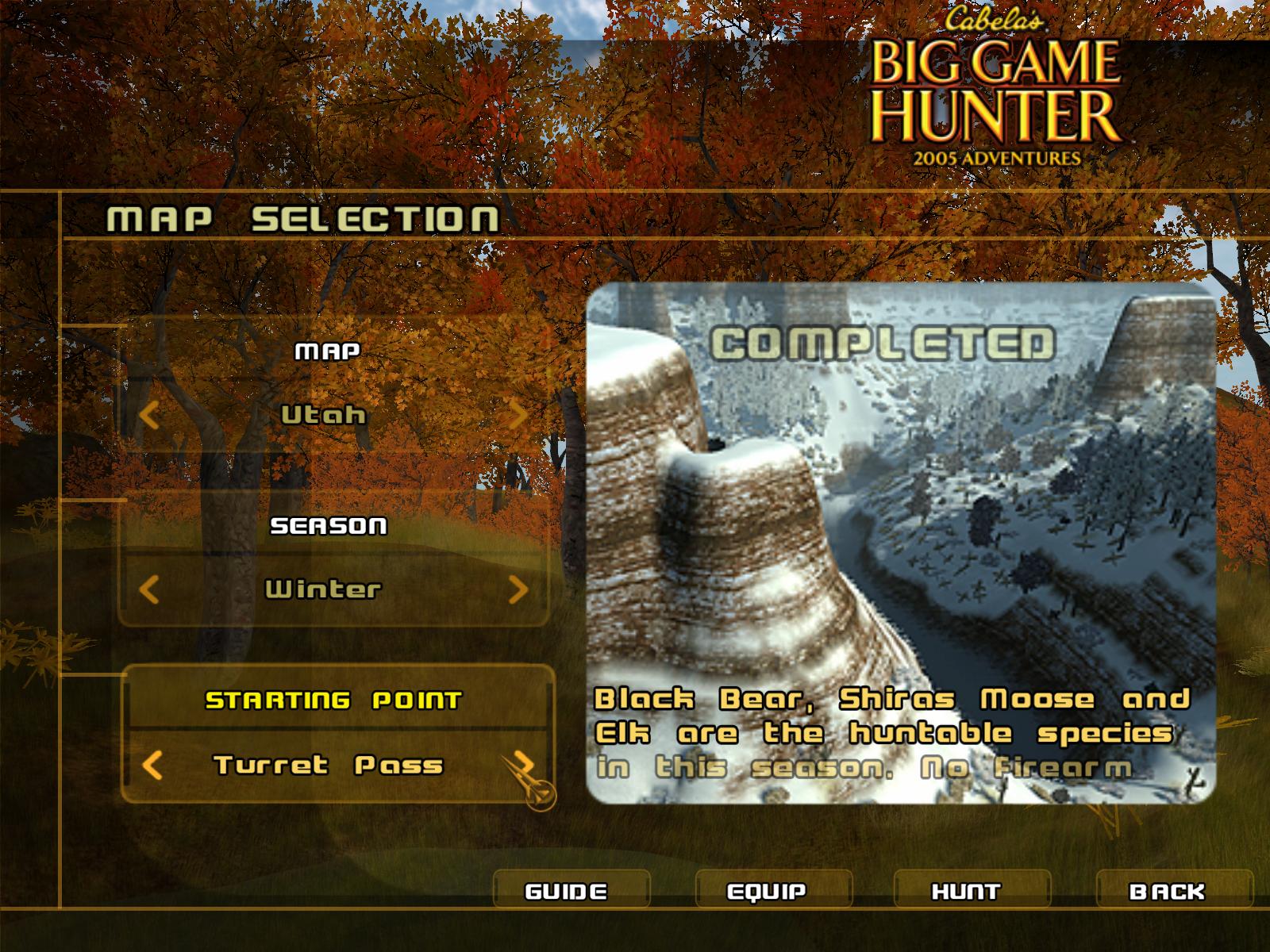The image size is (1270, 952).
Task: Choose the previous starting point before Turret Pass
Action: click(x=152, y=766)
